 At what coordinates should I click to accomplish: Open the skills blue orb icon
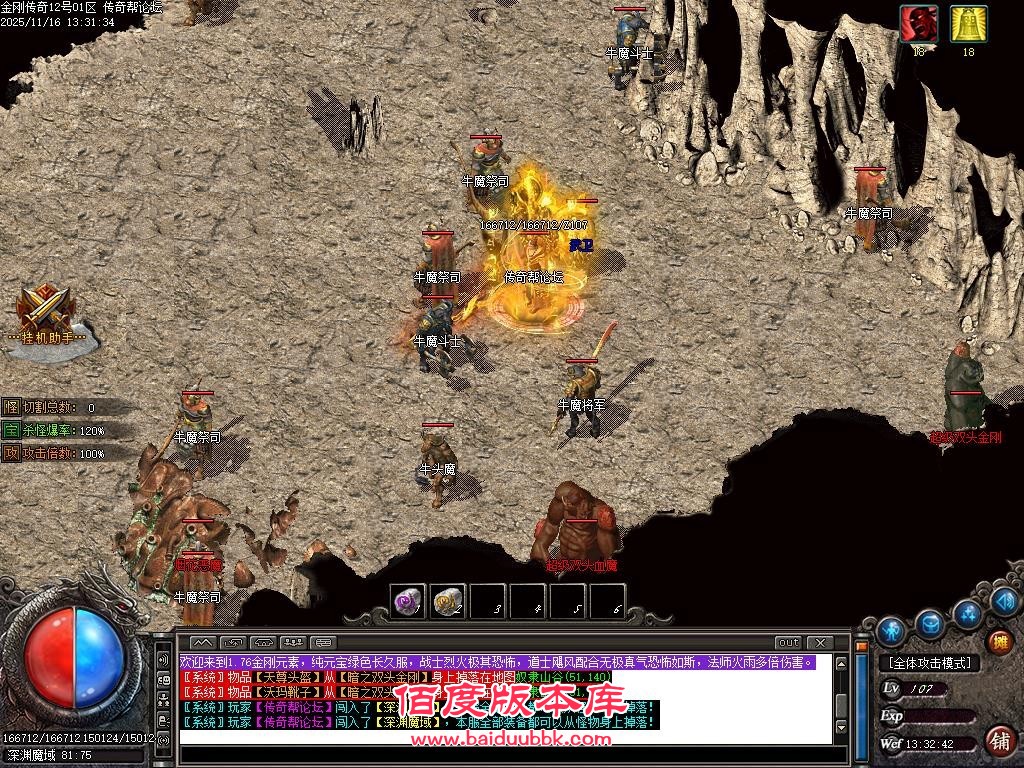pos(968,612)
